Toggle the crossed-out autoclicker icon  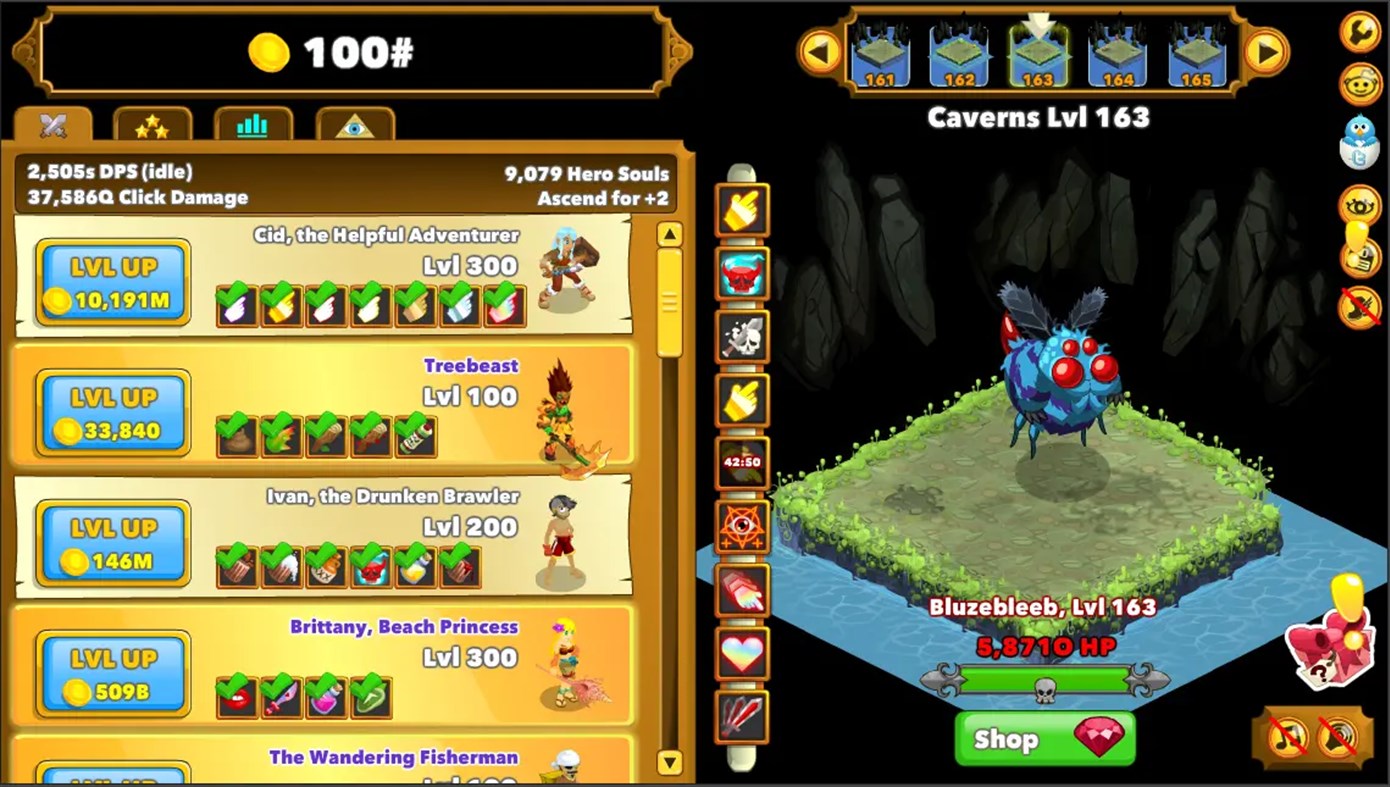tap(1359, 308)
